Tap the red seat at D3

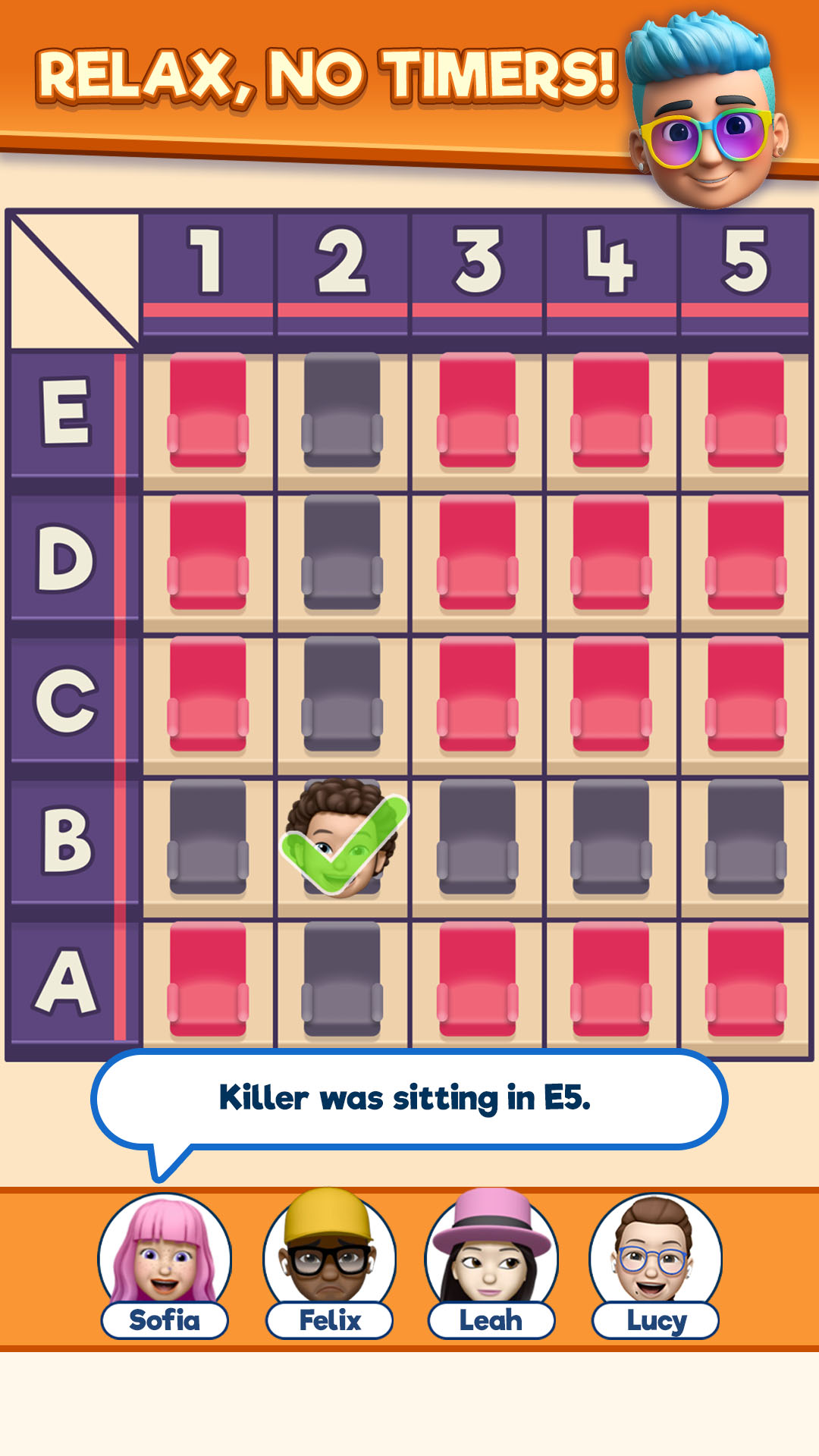[x=477, y=552]
